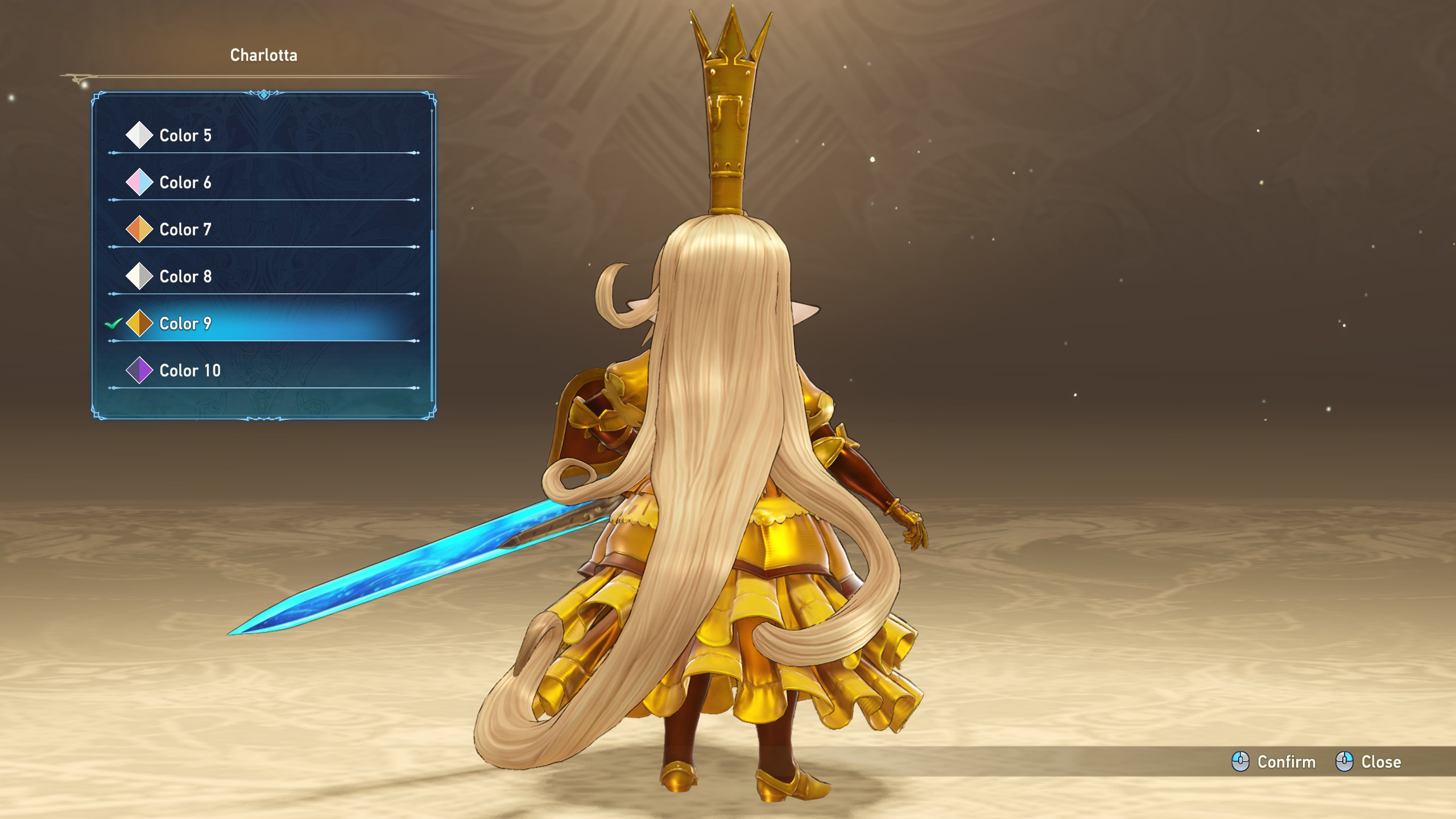
Task: Select the highlighted Color 9 entry
Action: (x=185, y=324)
